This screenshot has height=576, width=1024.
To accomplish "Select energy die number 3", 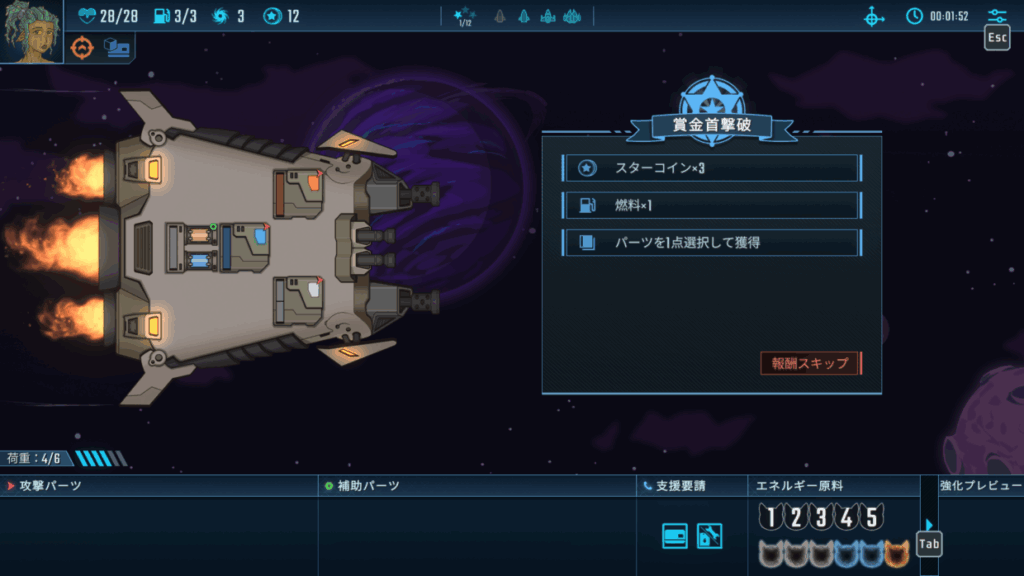I will [821, 517].
